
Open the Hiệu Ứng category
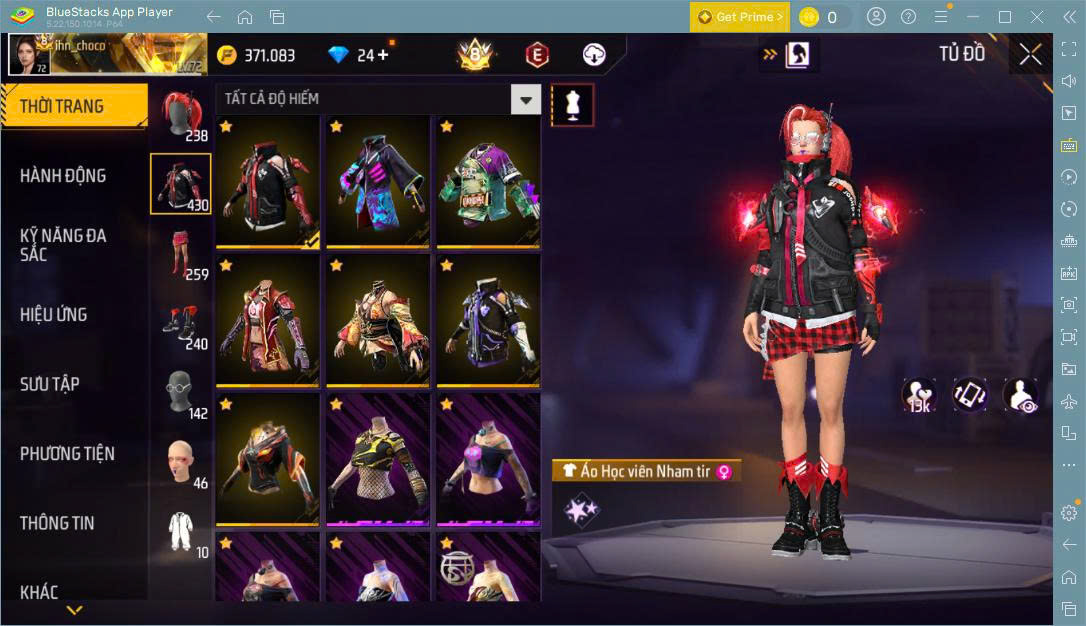pyautogui.click(x=54, y=315)
